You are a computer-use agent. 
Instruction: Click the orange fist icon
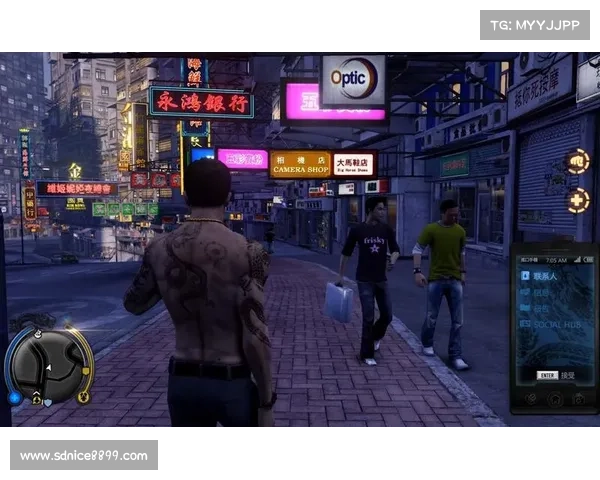point(578,161)
